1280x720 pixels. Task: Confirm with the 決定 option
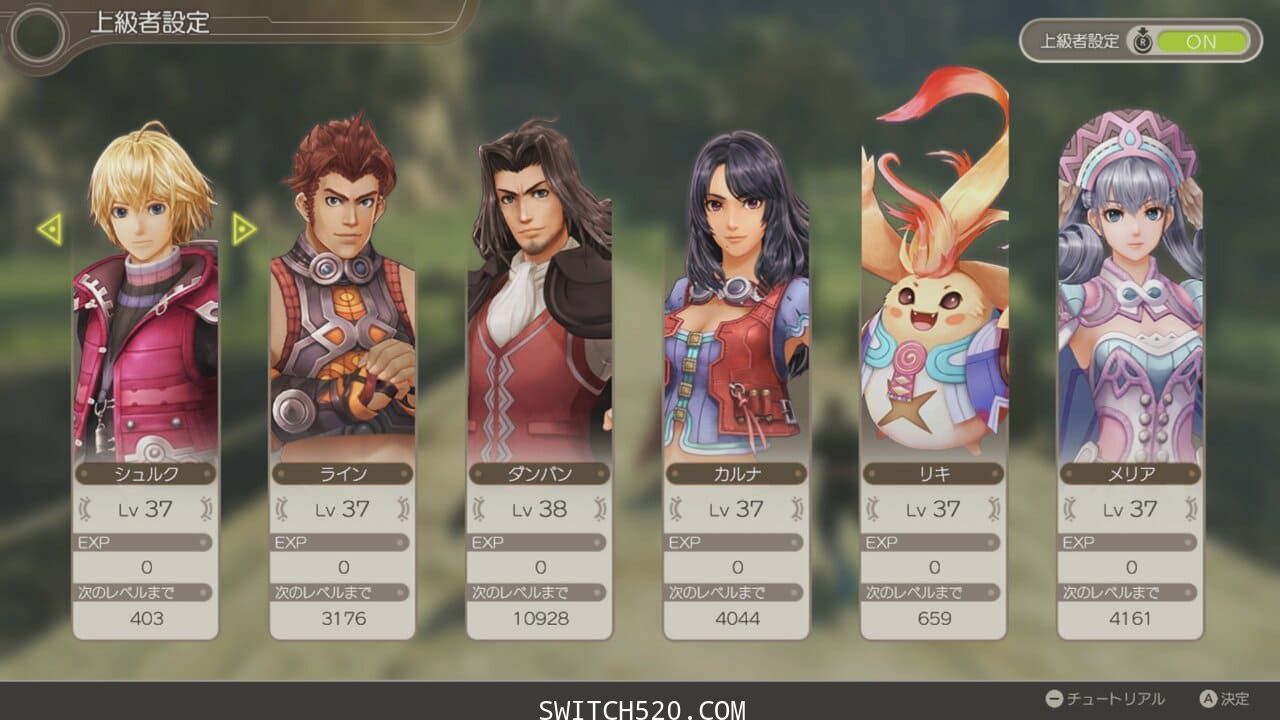[1235, 697]
